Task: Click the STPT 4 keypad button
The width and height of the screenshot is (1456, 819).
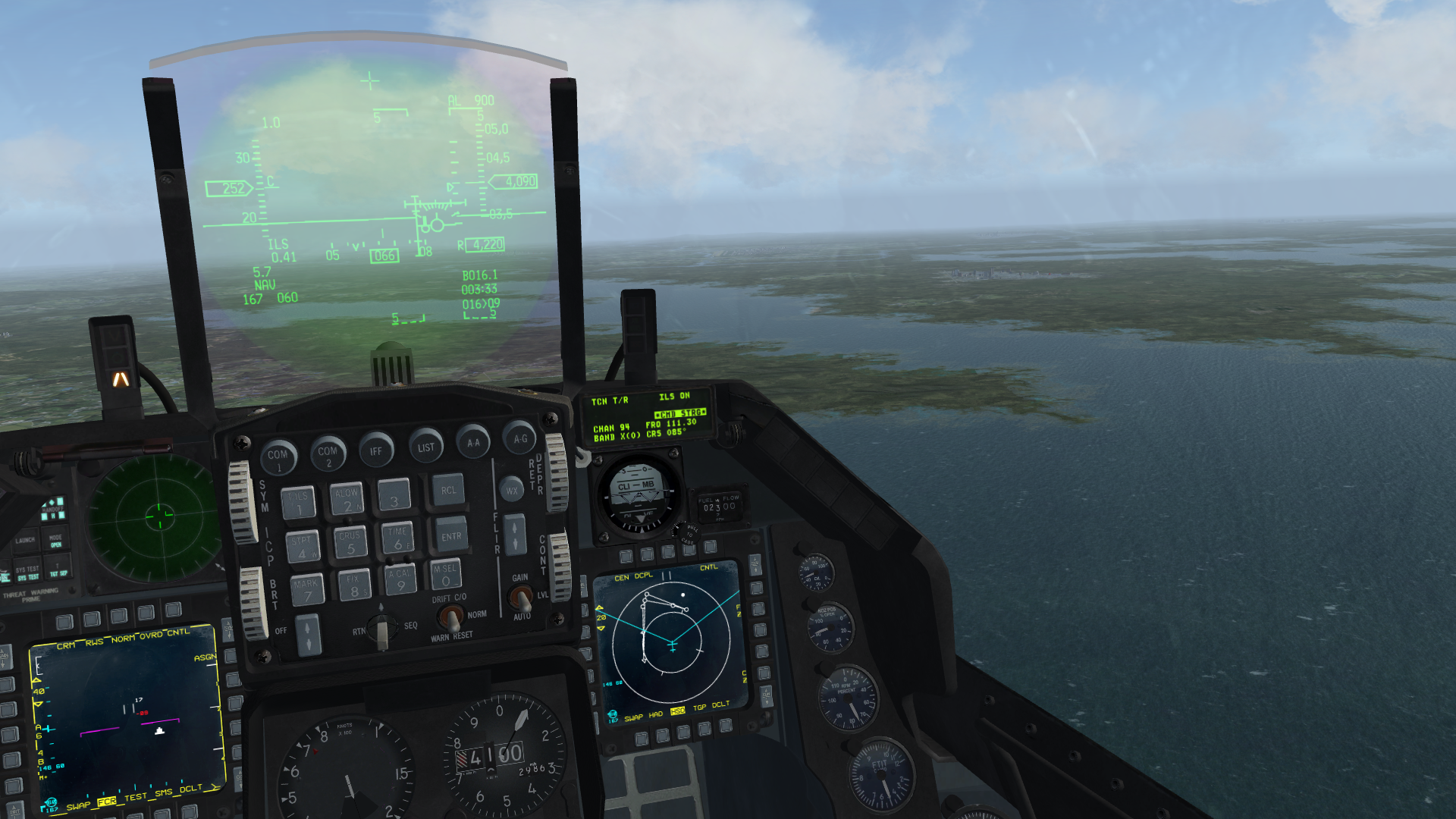Action: (303, 546)
